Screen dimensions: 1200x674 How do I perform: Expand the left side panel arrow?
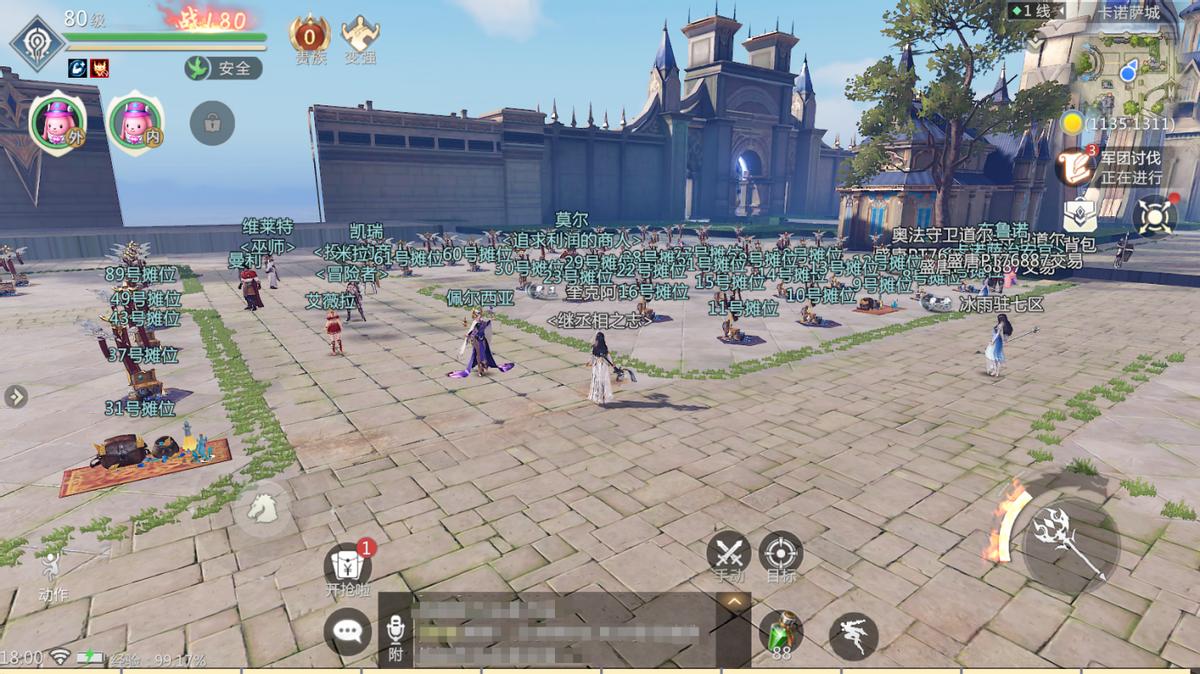coord(15,397)
